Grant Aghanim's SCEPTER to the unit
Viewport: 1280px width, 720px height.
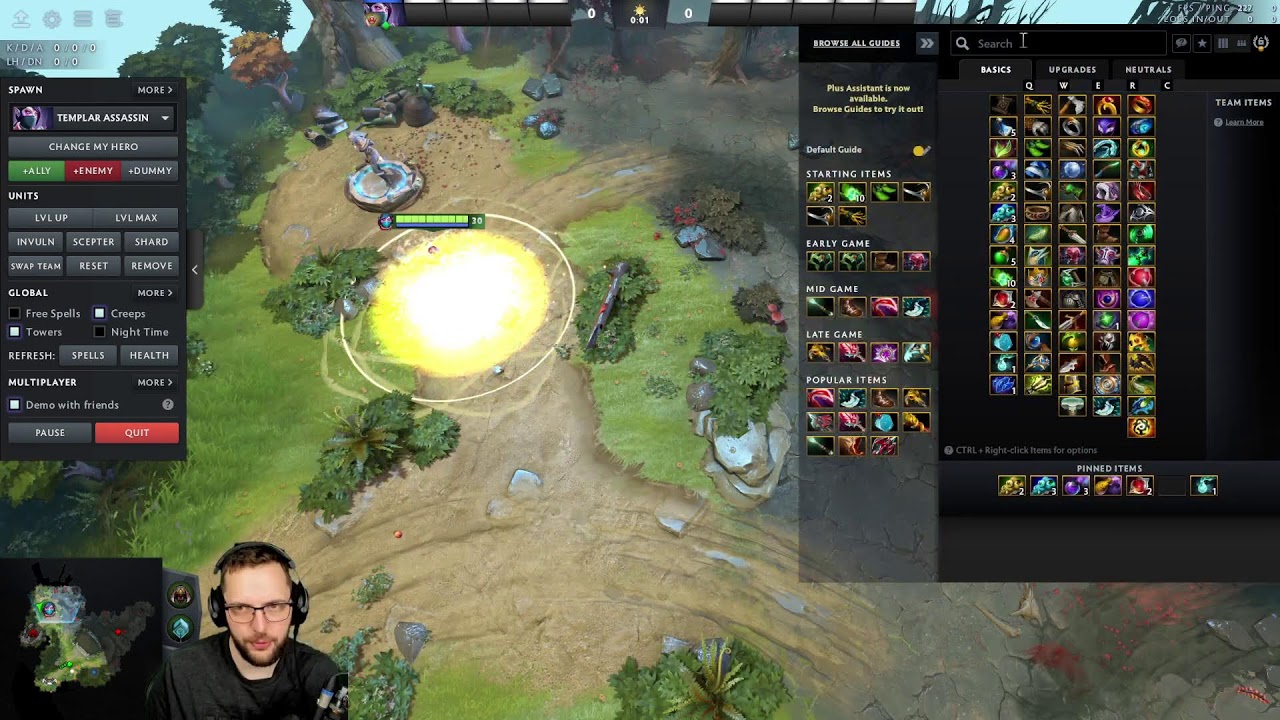click(x=93, y=242)
